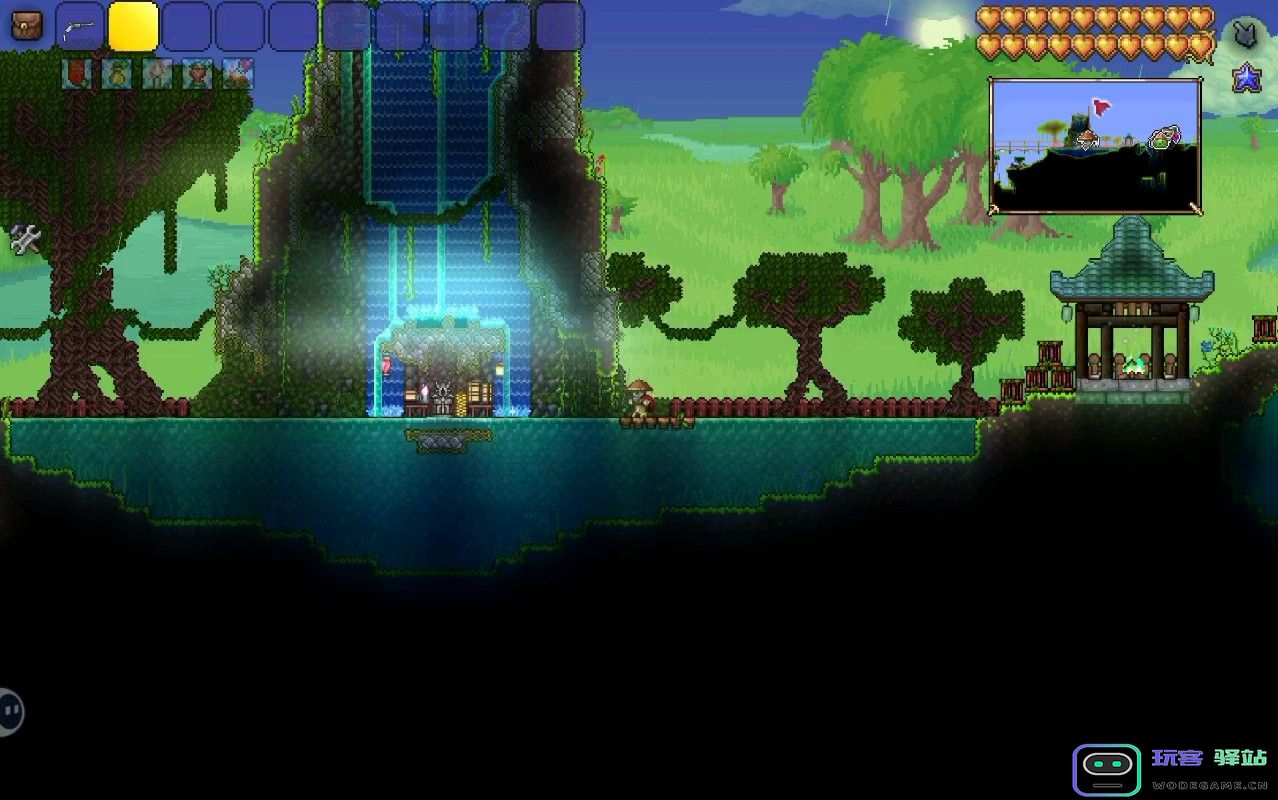Image resolution: width=1278 pixels, height=800 pixels.
Task: Click the robot logo watermark
Action: [x=1106, y=769]
